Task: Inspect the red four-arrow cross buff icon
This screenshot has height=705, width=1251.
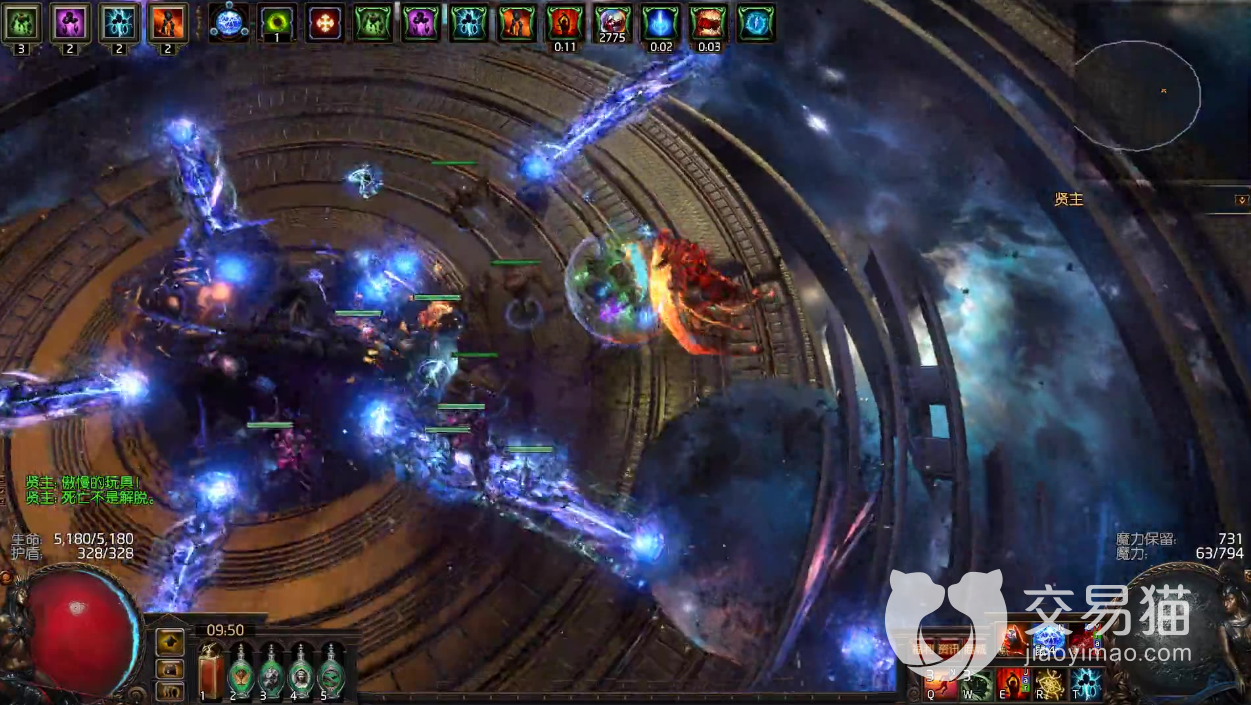Action: point(325,22)
